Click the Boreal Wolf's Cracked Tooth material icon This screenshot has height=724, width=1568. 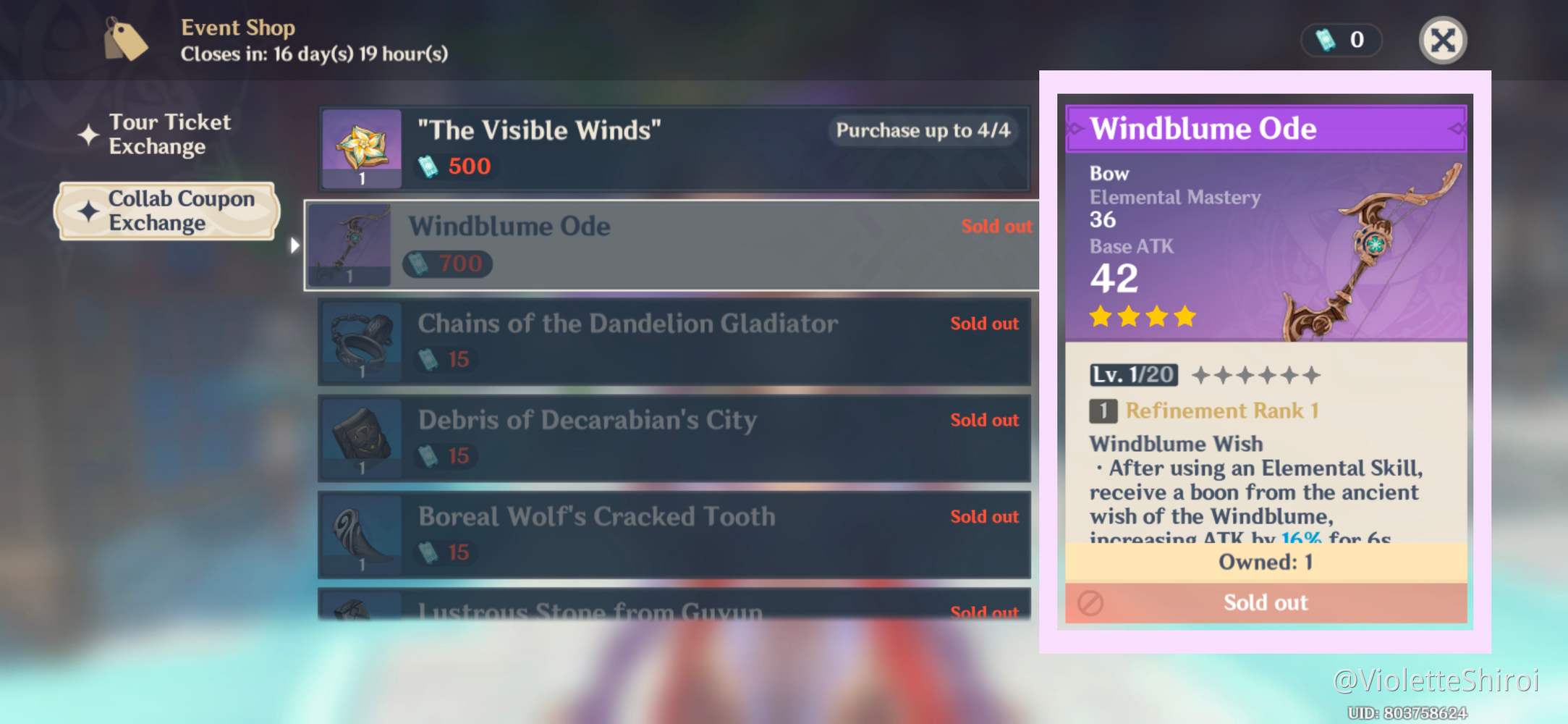click(x=361, y=535)
